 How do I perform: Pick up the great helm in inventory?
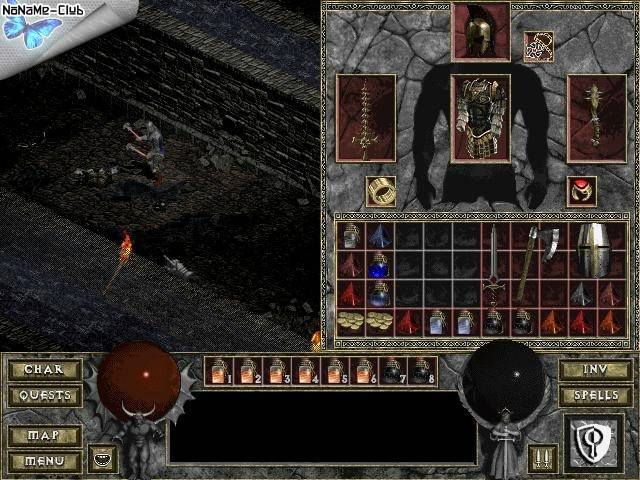tap(594, 251)
